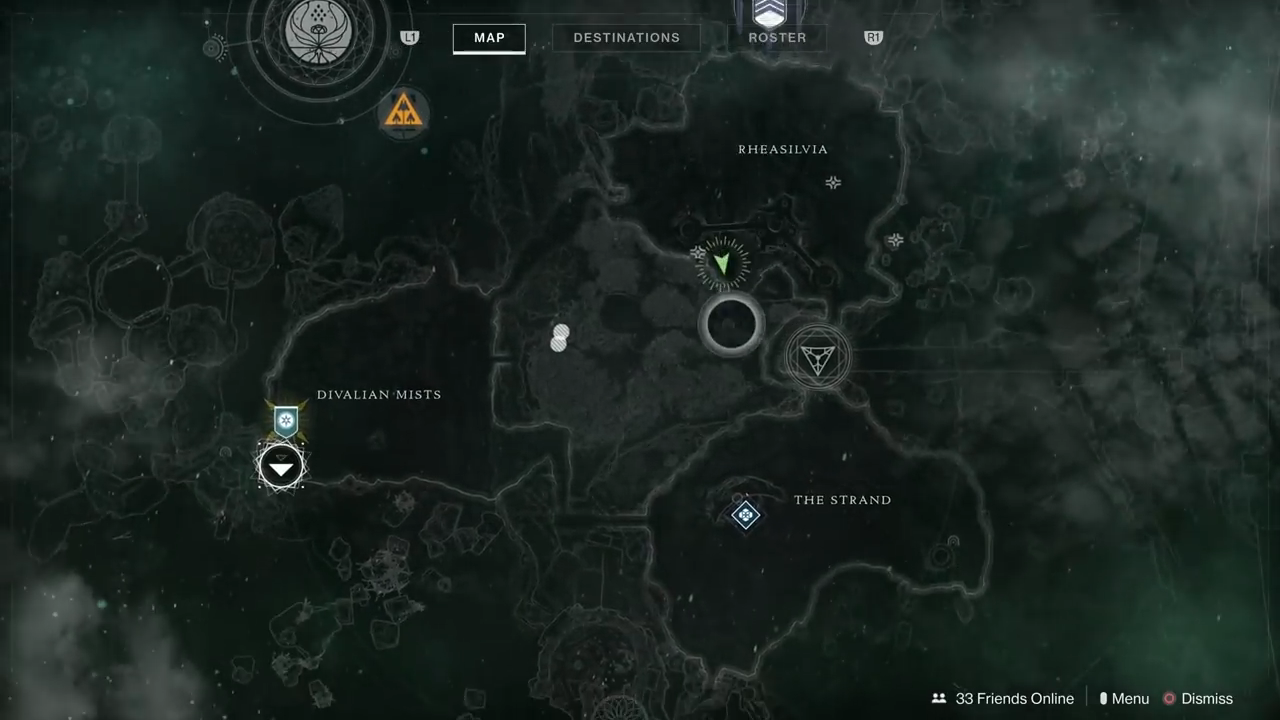Click the white double-circle marker mid-map
The height and width of the screenshot is (720, 1280).
click(x=560, y=338)
